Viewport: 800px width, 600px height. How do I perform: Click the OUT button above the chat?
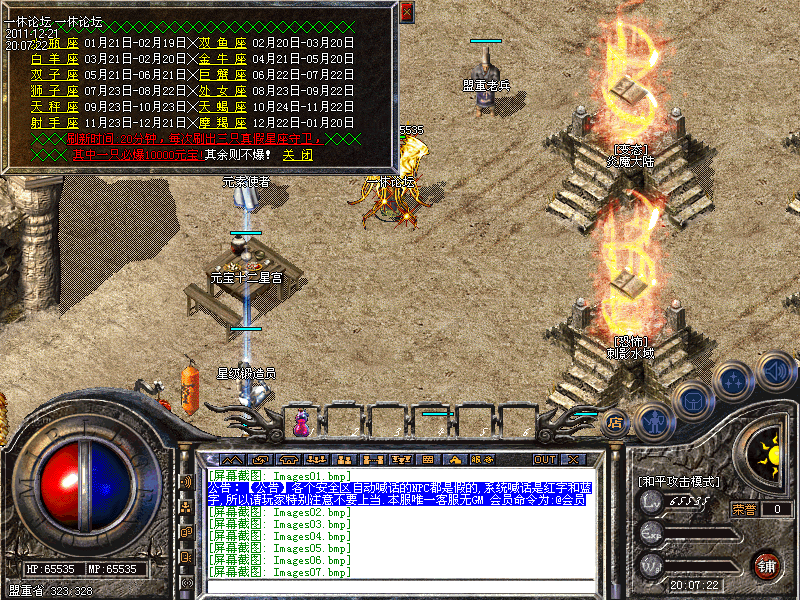click(x=544, y=459)
